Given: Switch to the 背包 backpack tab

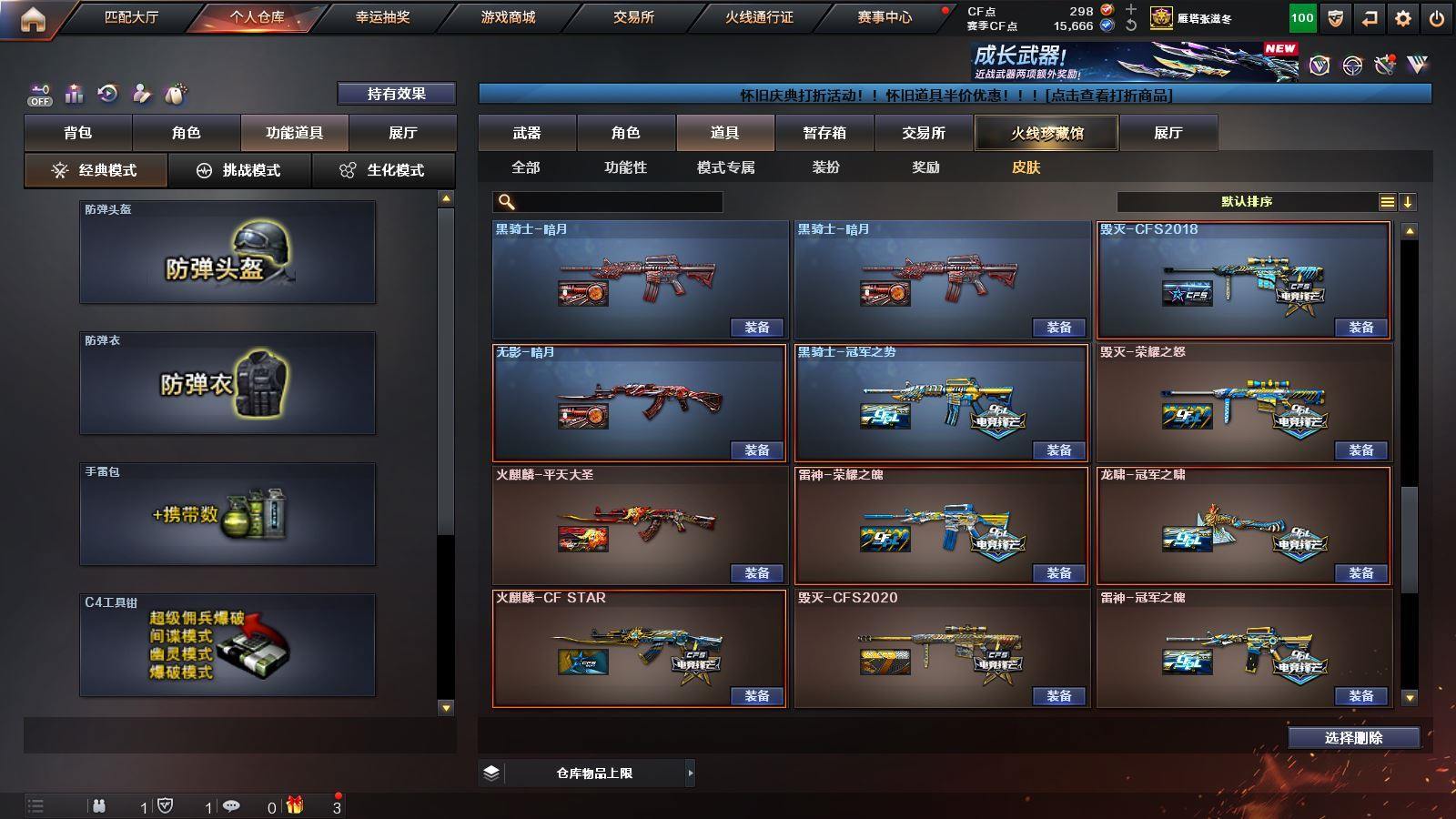Looking at the screenshot, I should [78, 133].
